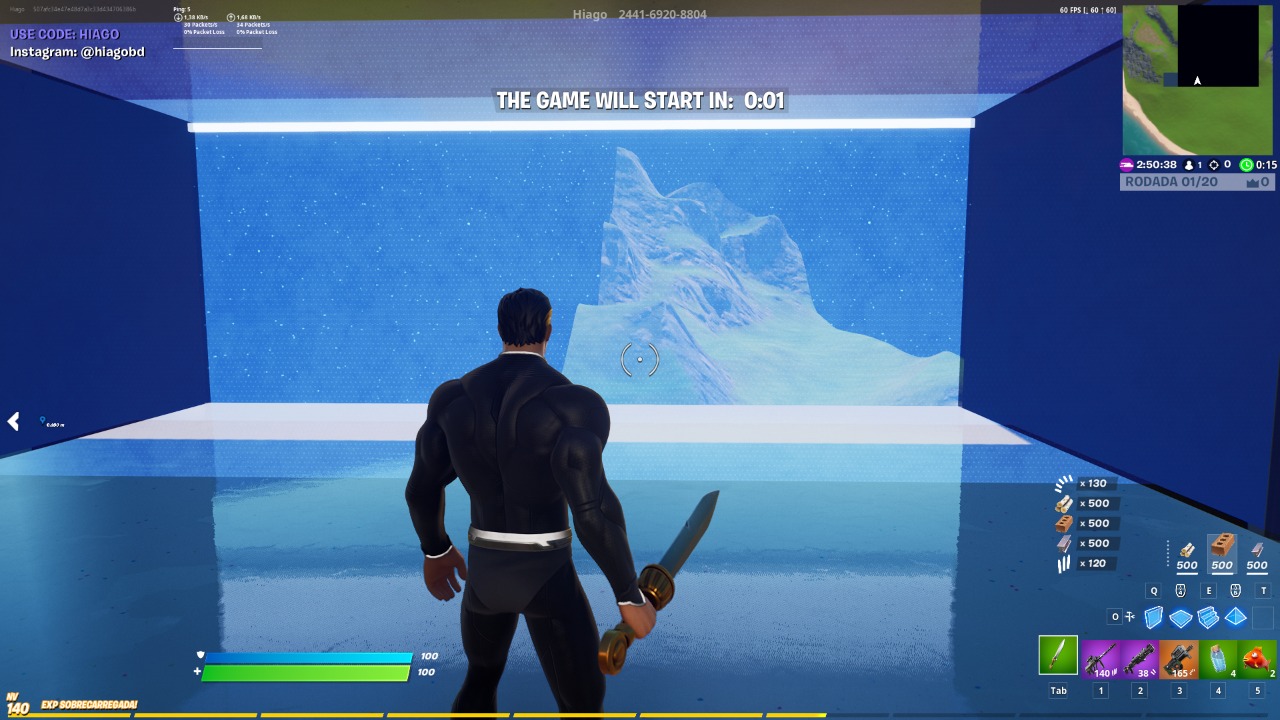Screen dimensions: 1280x720
Task: Click the player count silhouette icon
Action: pos(1189,165)
